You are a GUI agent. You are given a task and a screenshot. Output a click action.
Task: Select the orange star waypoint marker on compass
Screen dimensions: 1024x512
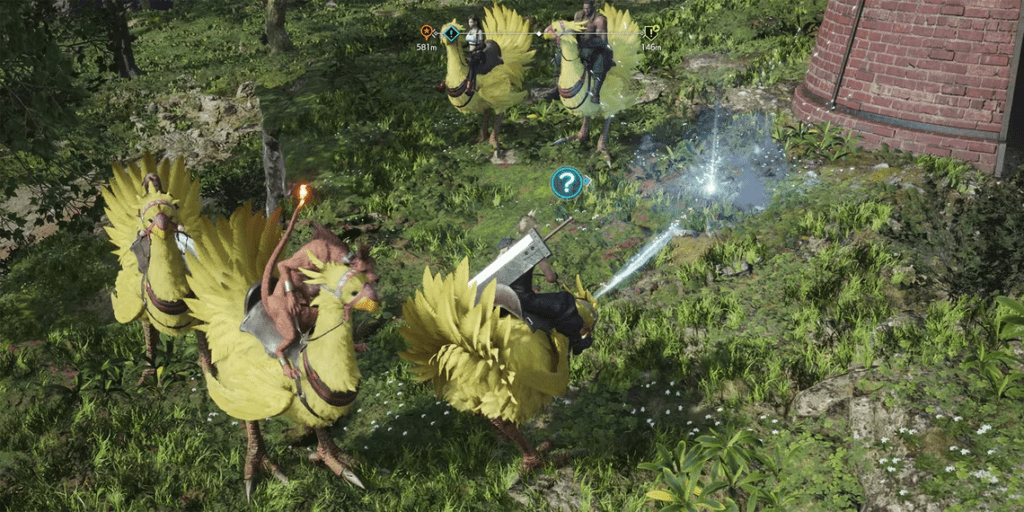click(x=427, y=32)
